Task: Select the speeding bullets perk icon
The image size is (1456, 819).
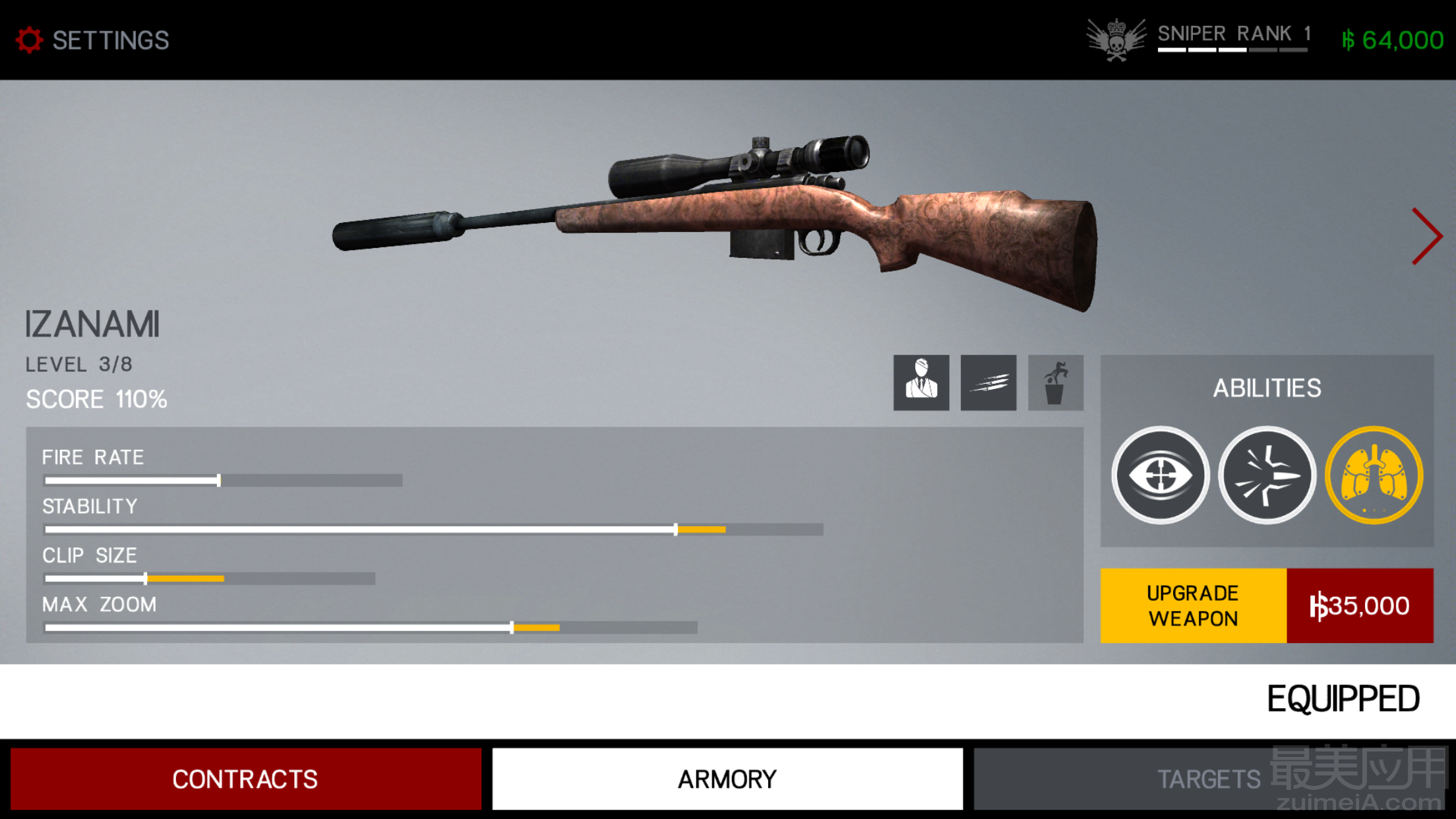Action: point(988,383)
